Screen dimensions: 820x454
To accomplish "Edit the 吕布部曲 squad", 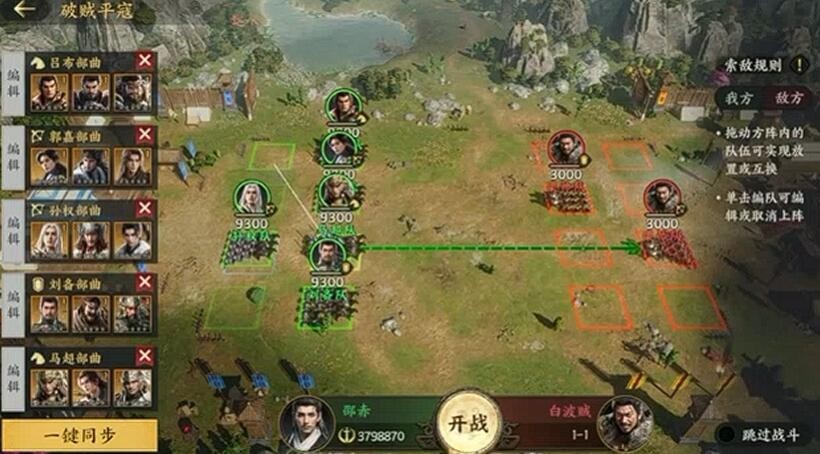I will coord(13,86).
